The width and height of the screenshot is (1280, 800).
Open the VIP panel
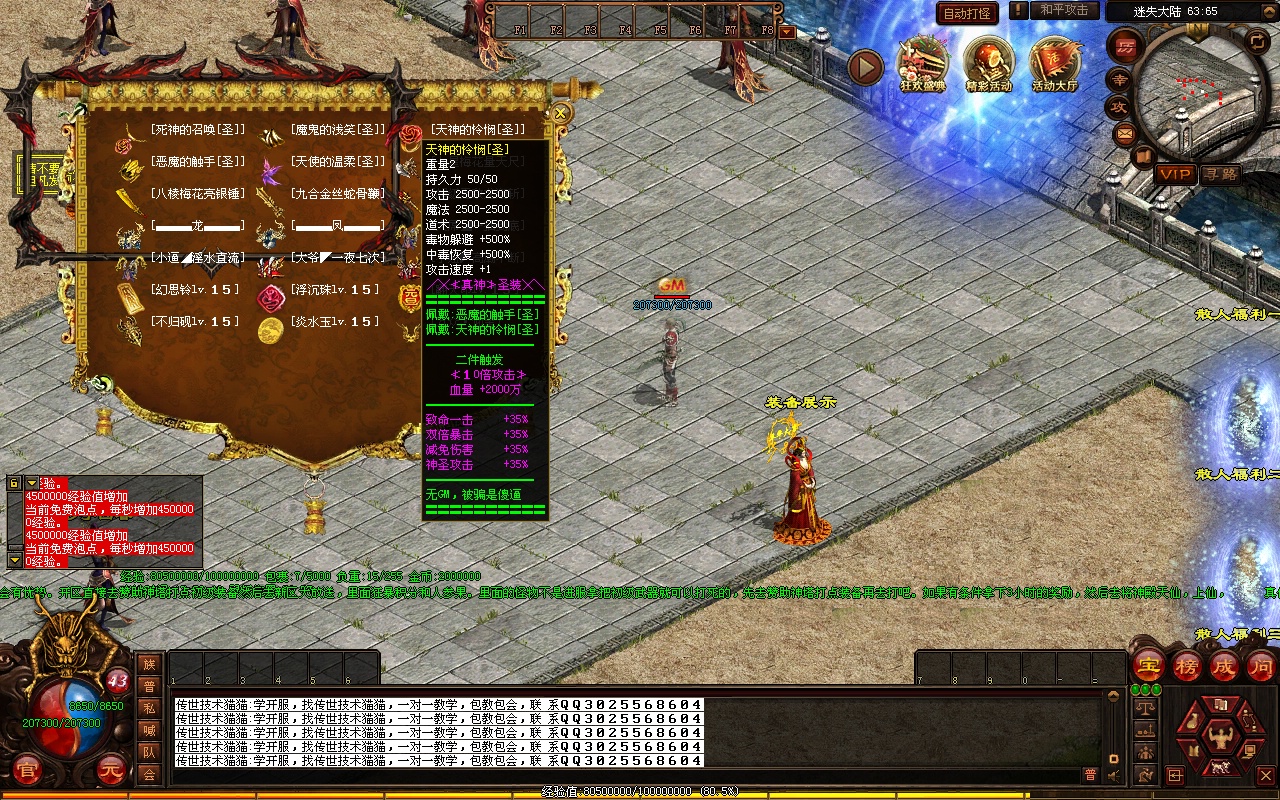coord(1176,174)
